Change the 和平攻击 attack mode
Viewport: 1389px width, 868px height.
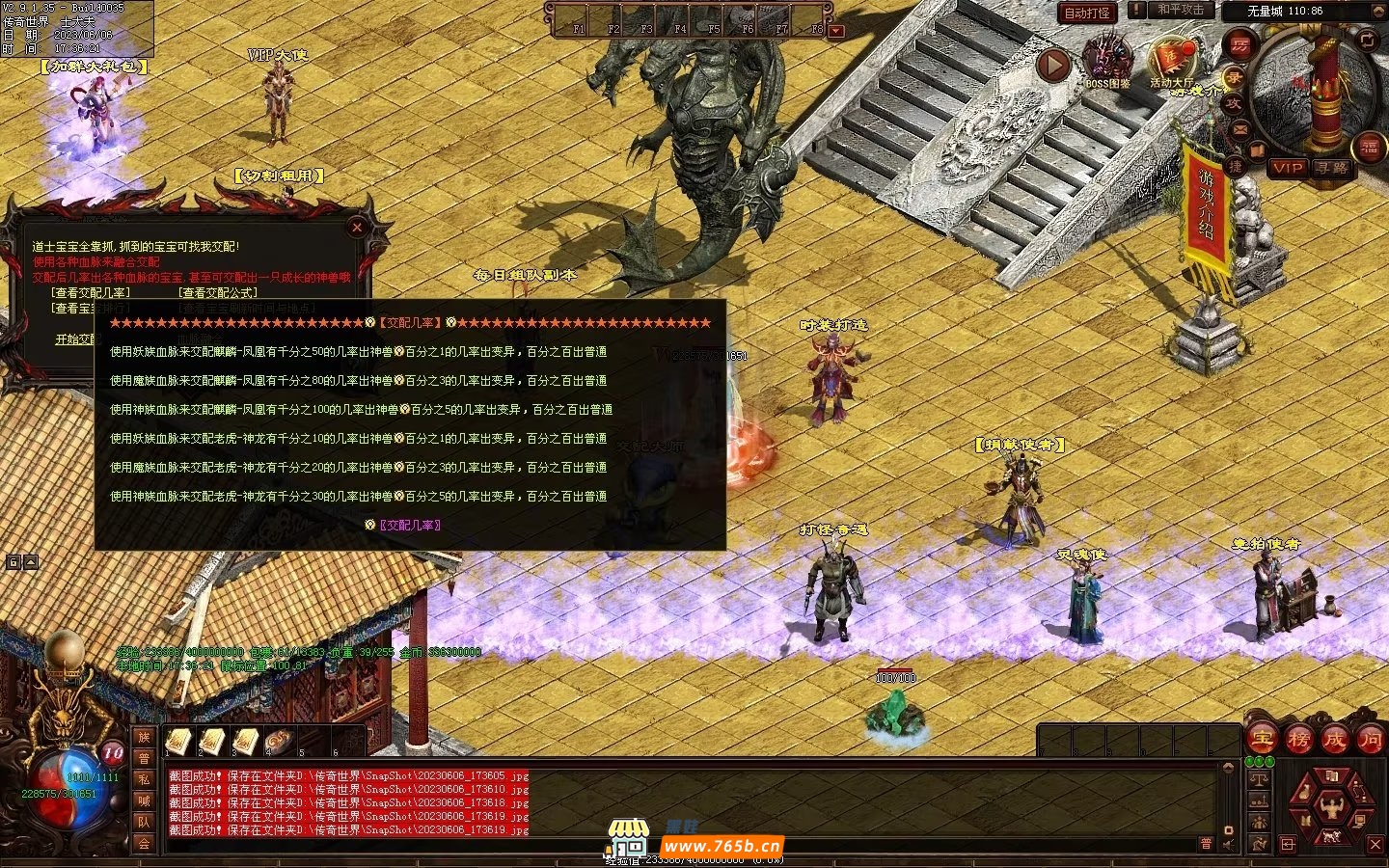[x=1181, y=10]
